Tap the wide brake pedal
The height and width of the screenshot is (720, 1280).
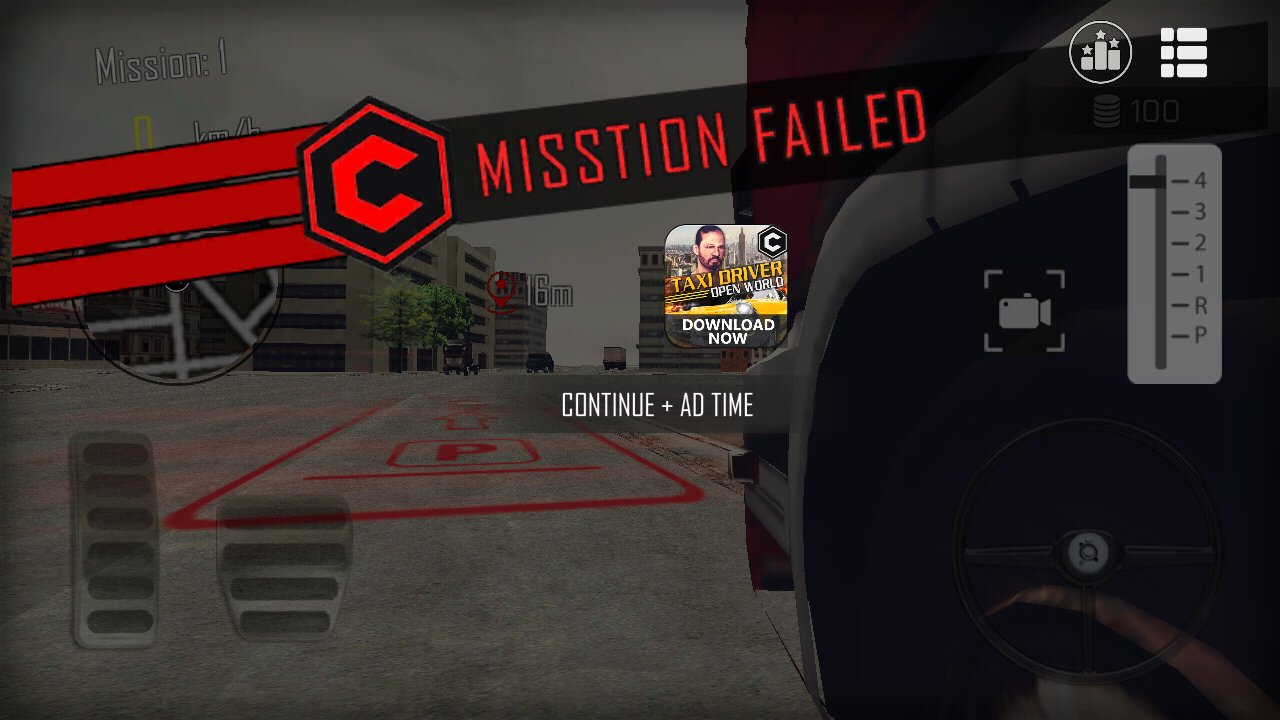(285, 567)
